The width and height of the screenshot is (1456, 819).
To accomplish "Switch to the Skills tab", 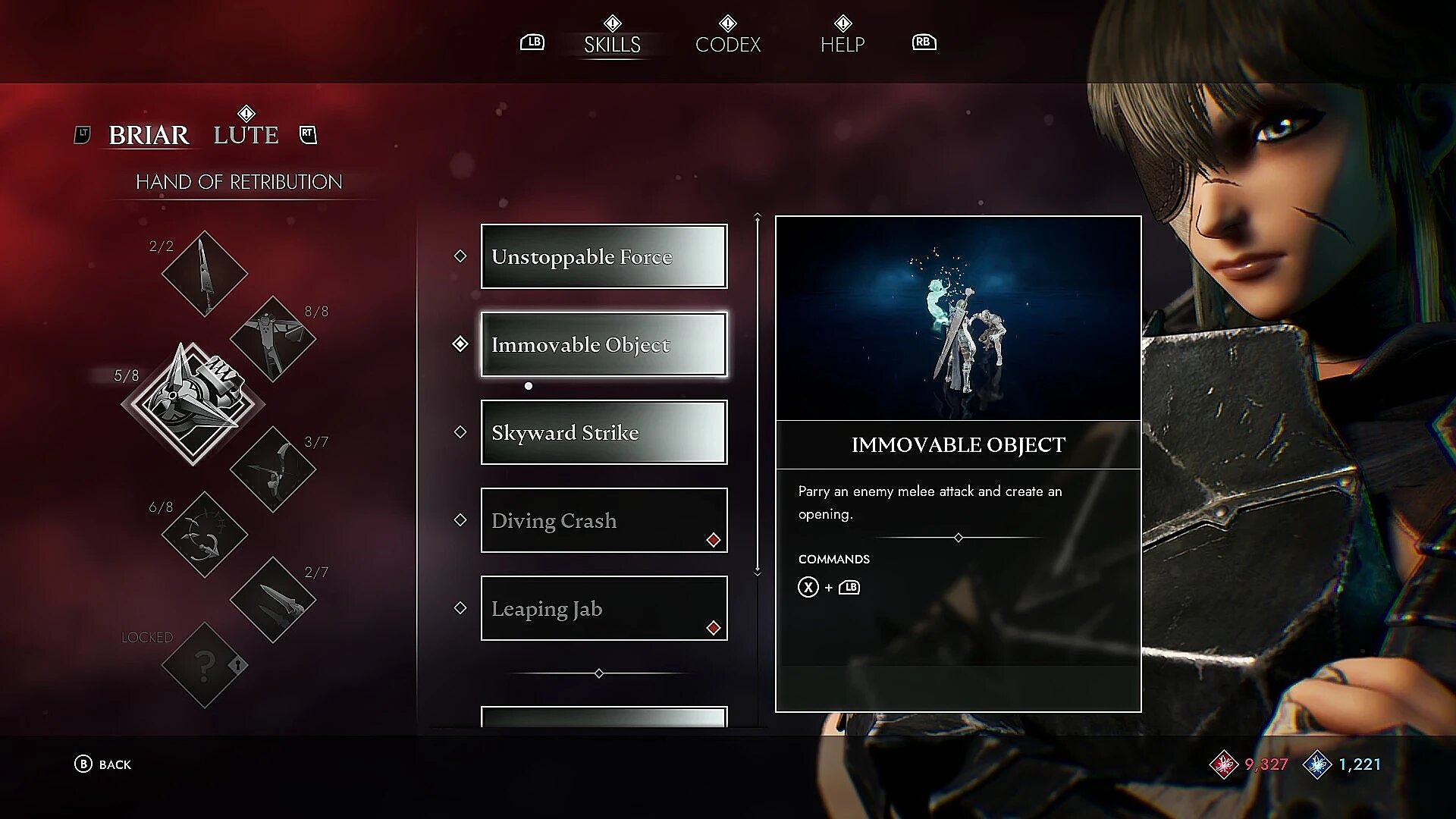I will point(612,44).
